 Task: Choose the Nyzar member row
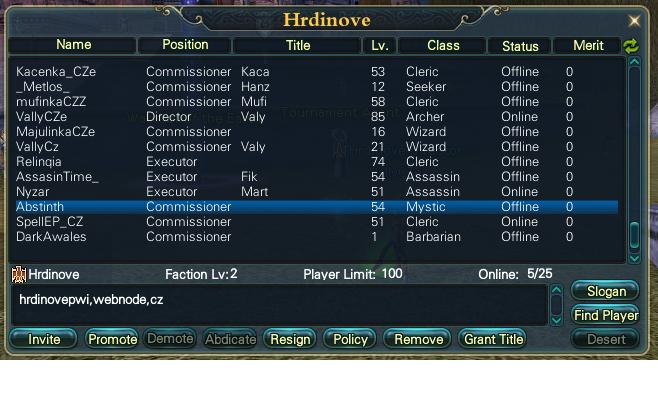[34, 192]
